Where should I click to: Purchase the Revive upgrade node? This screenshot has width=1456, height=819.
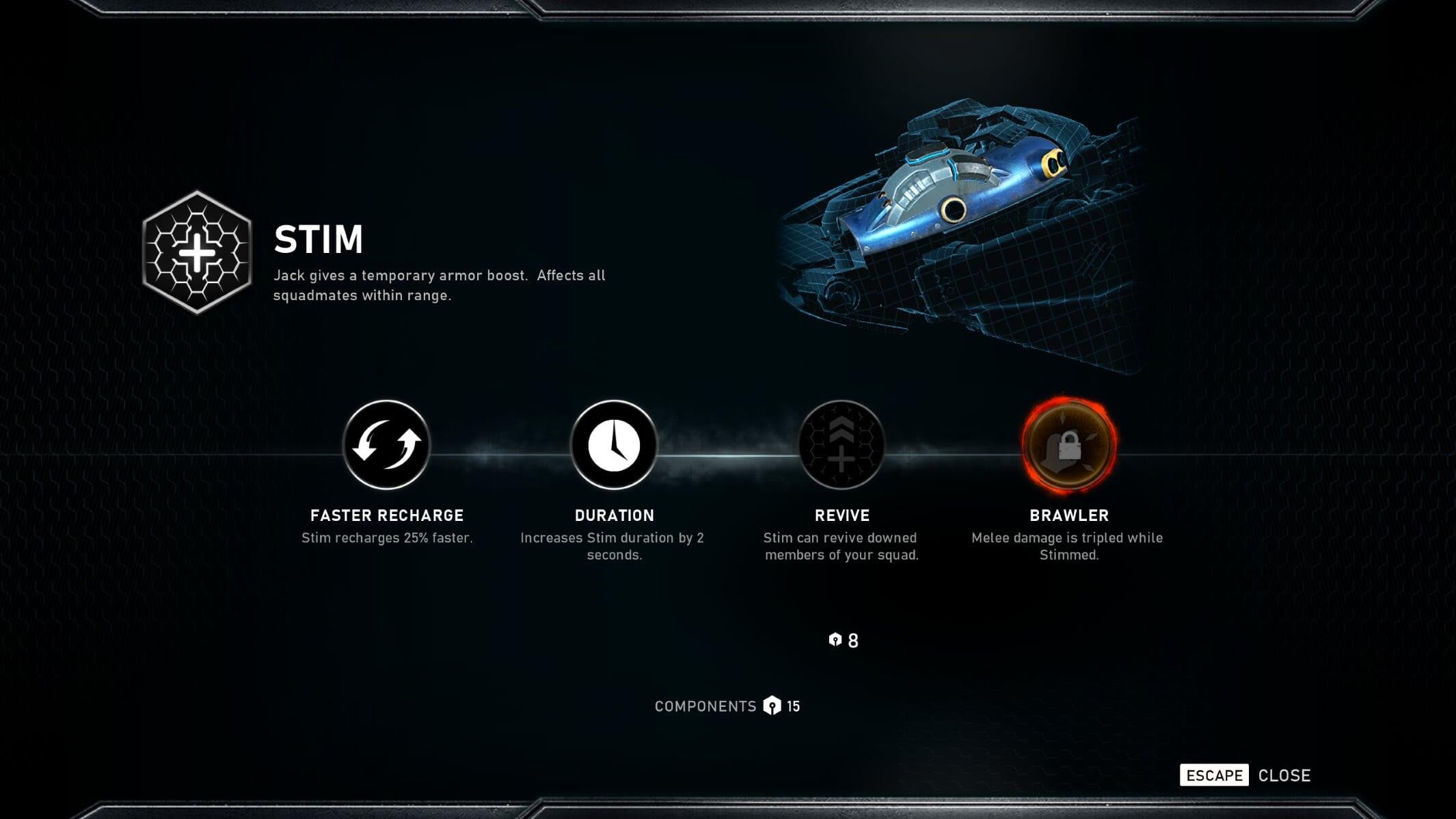click(x=841, y=445)
